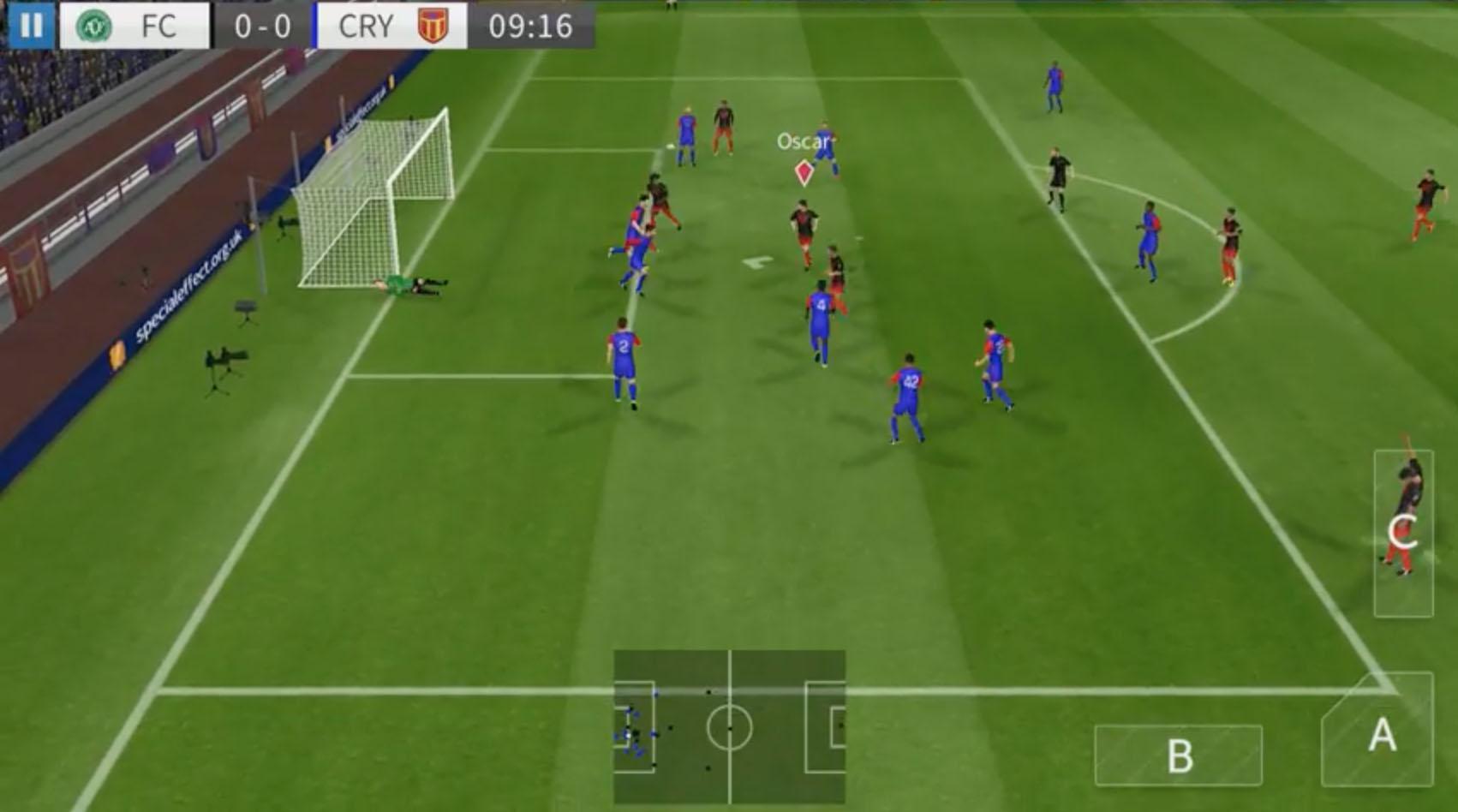This screenshot has width=1458, height=812.
Task: Tap Oscar's name label above his marker
Action: point(802,142)
